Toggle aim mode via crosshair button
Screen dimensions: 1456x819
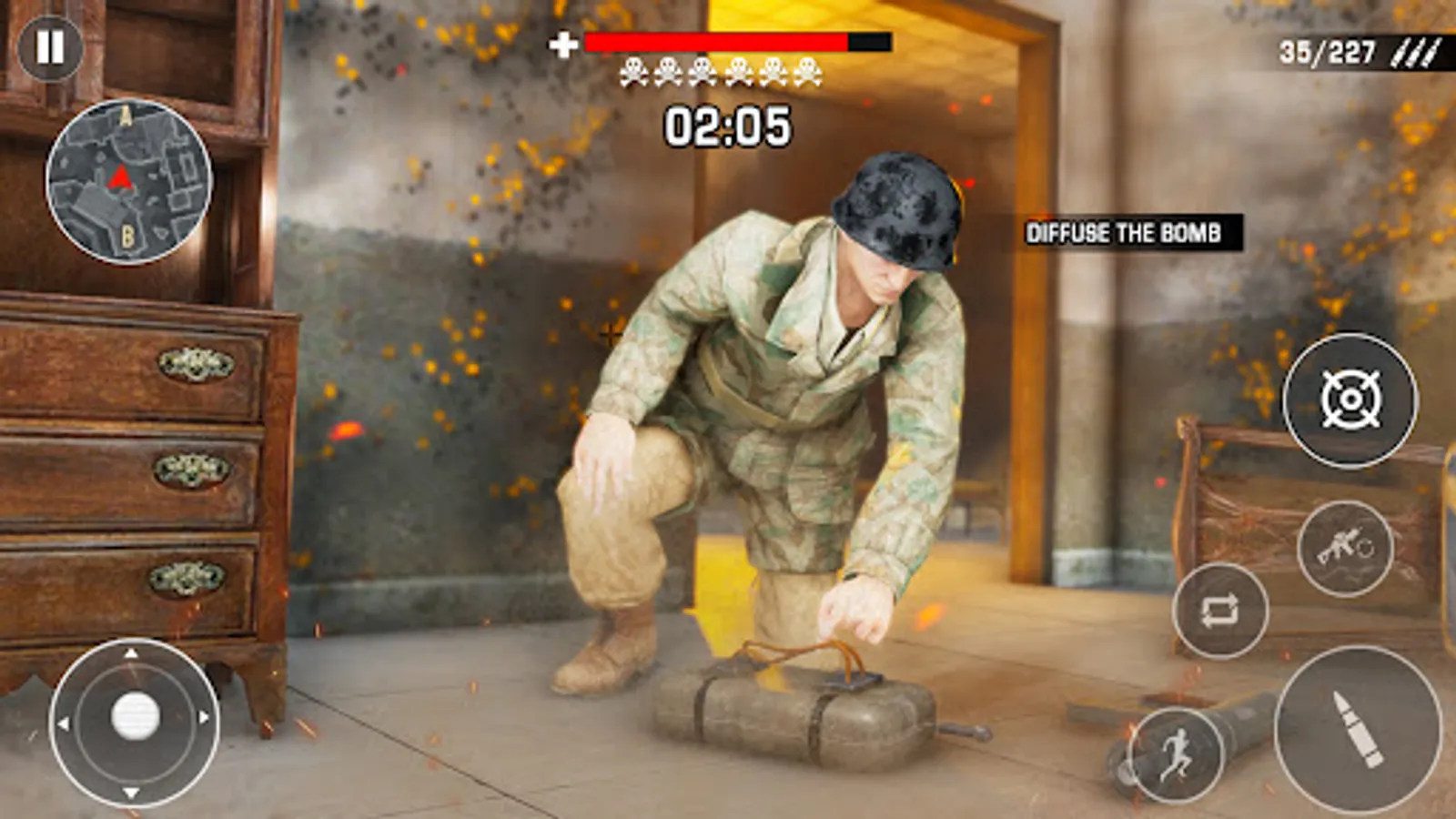[1350, 399]
